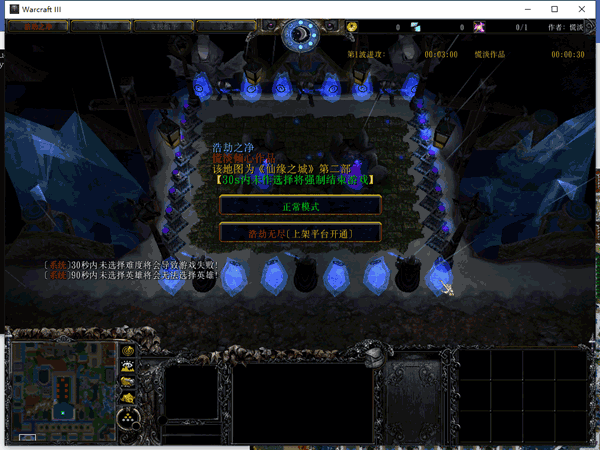Minimize the Warcraft III window
Screen dimensions: 600x450
coord(528,9)
